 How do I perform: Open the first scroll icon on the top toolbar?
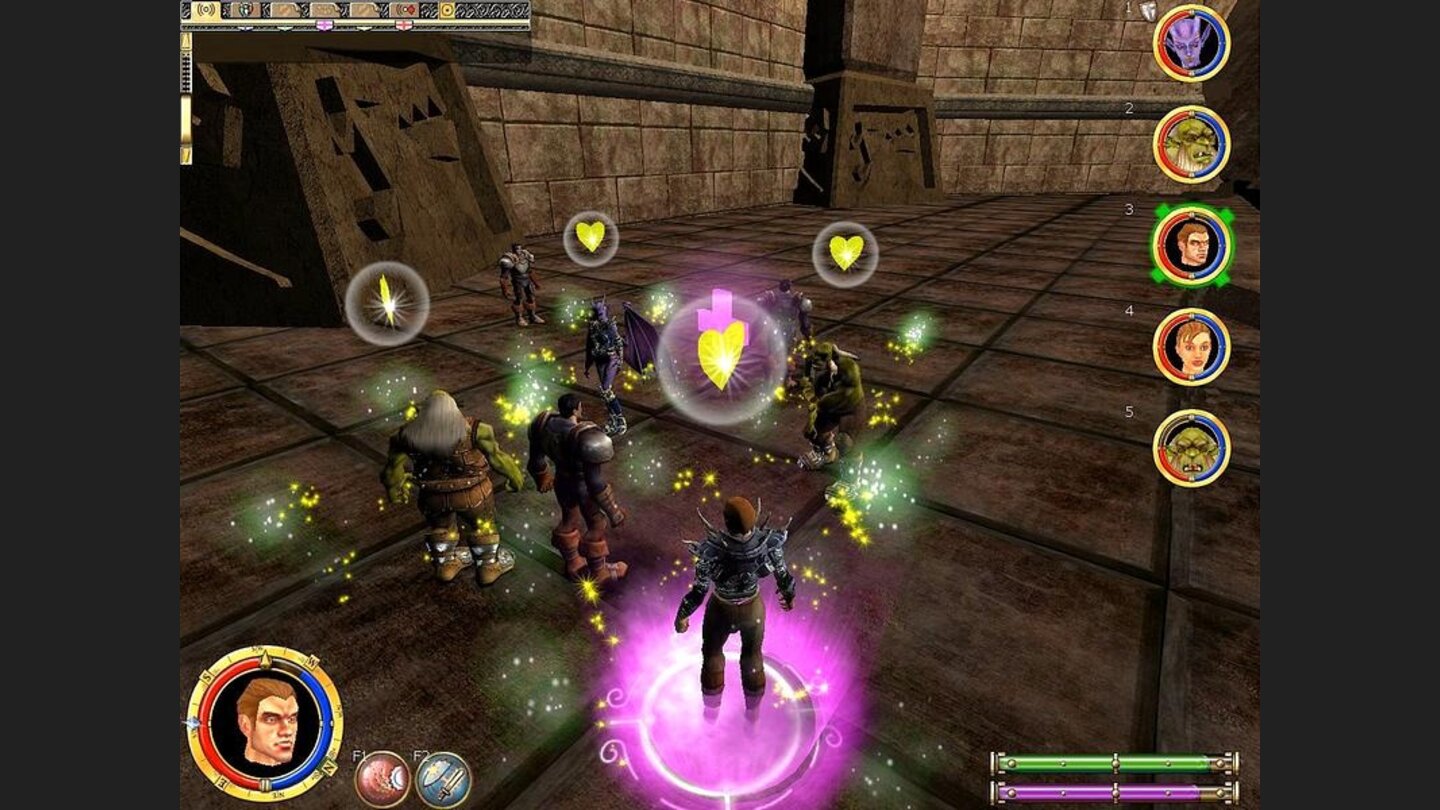point(286,10)
